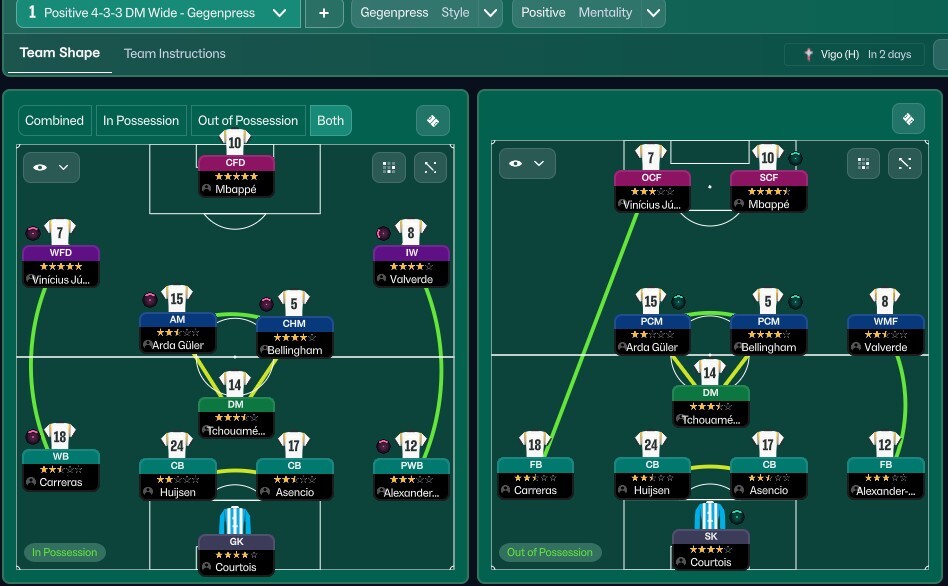
Task: Select Vinícius Júnior OCF card
Action: click(651, 191)
